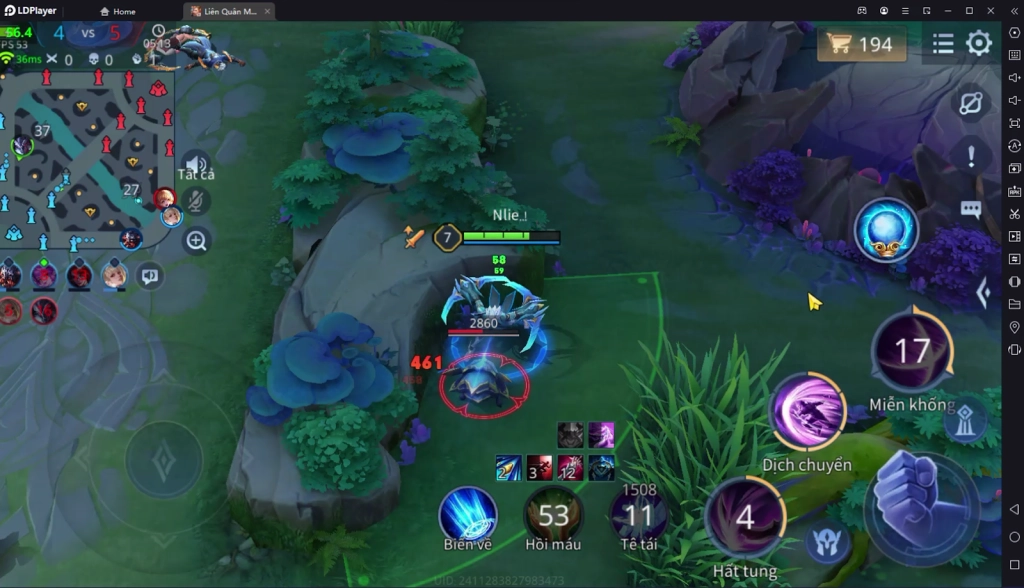Image resolution: width=1024 pixels, height=588 pixels.
Task: Open the message bubble signal button
Action: [970, 209]
